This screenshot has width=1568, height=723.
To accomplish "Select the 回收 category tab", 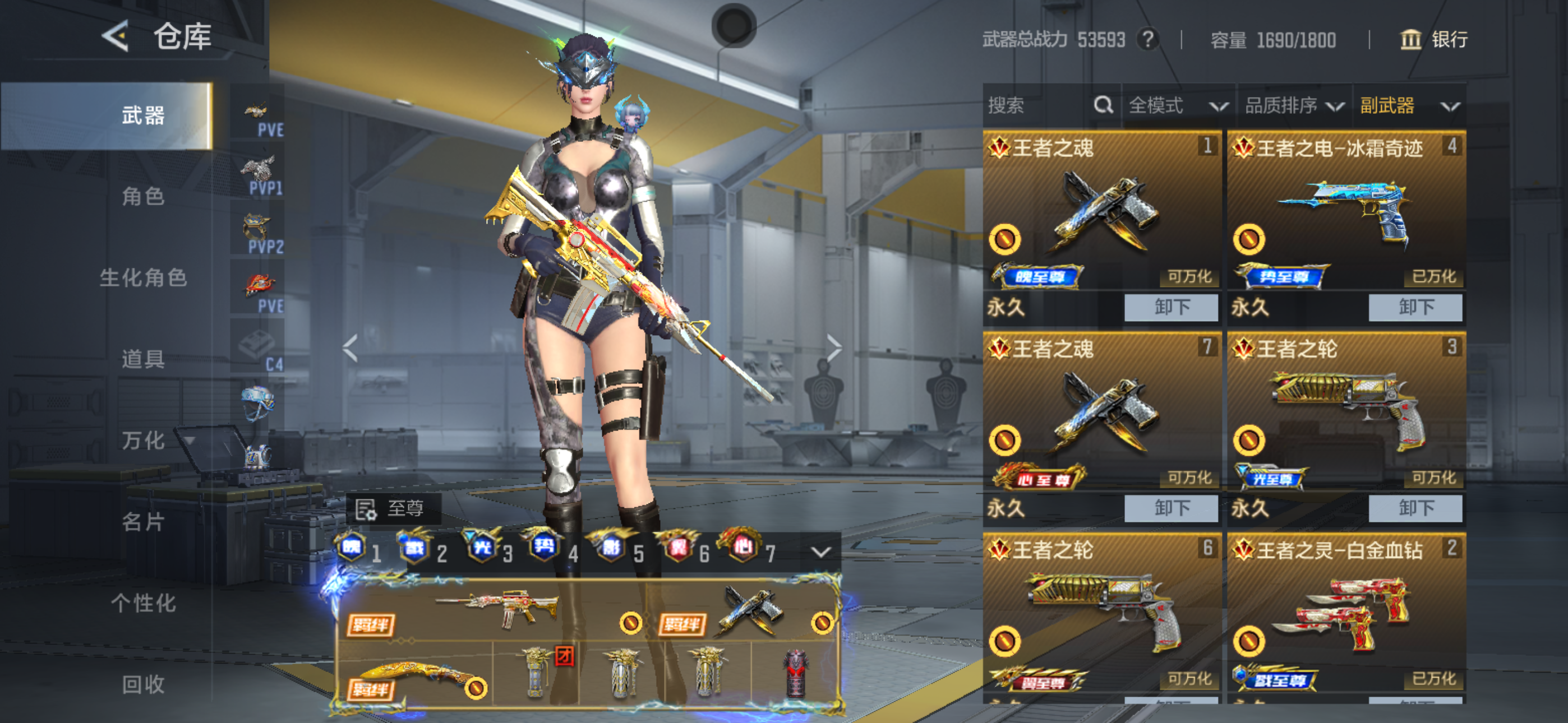I will click(143, 684).
